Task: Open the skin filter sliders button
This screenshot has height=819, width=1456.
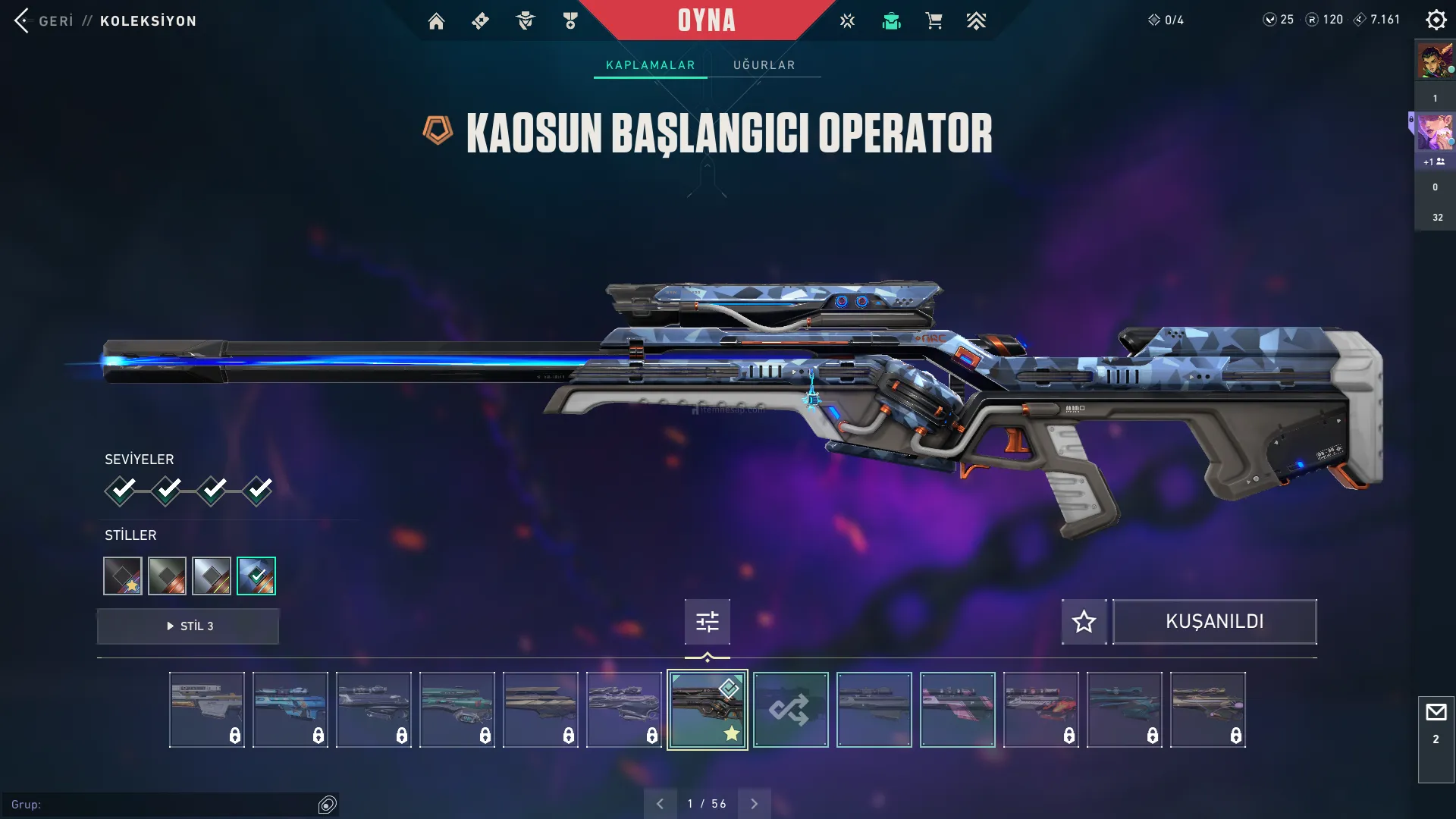Action: pos(707,622)
